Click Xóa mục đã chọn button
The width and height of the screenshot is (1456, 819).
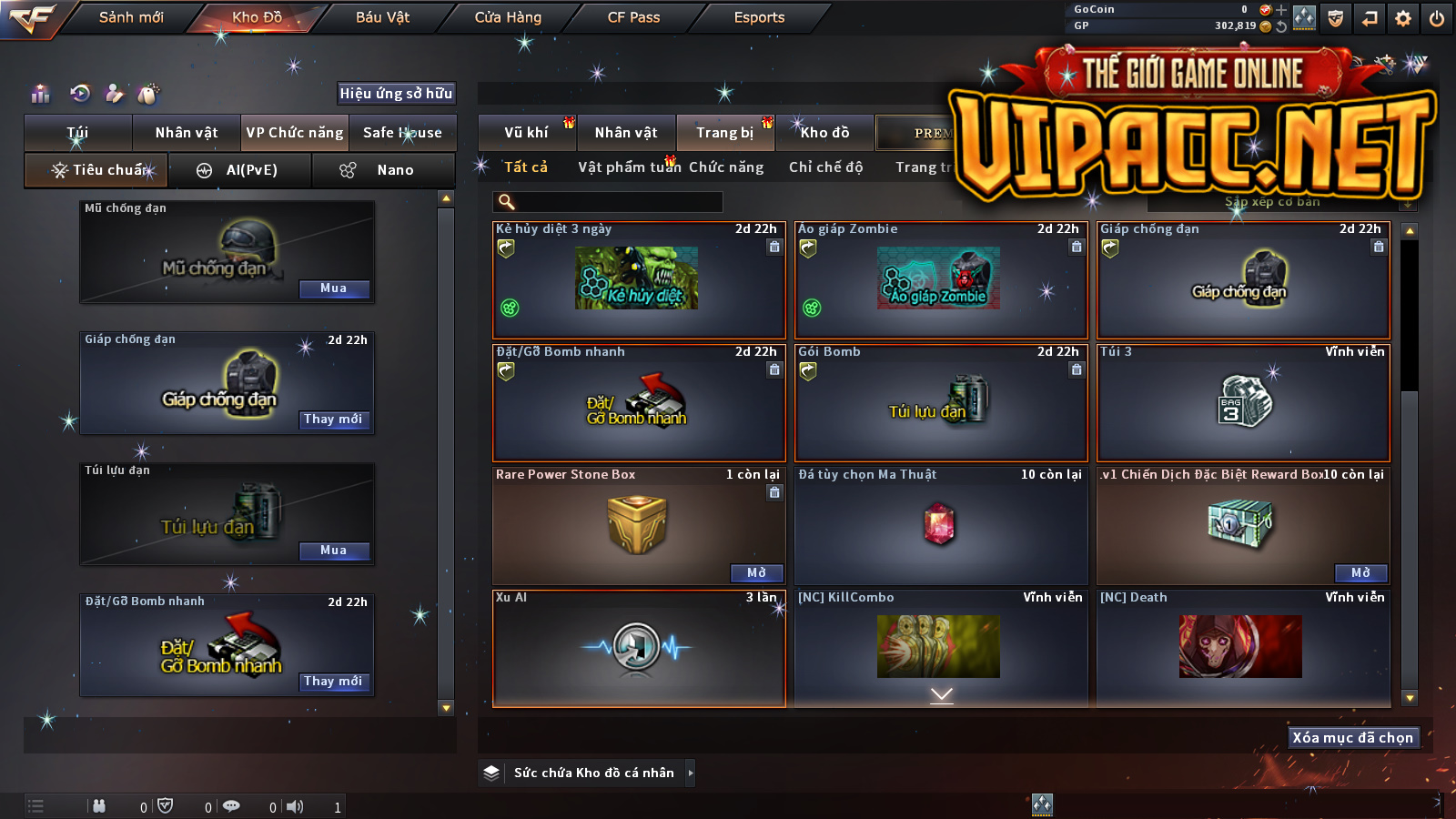tap(1352, 738)
